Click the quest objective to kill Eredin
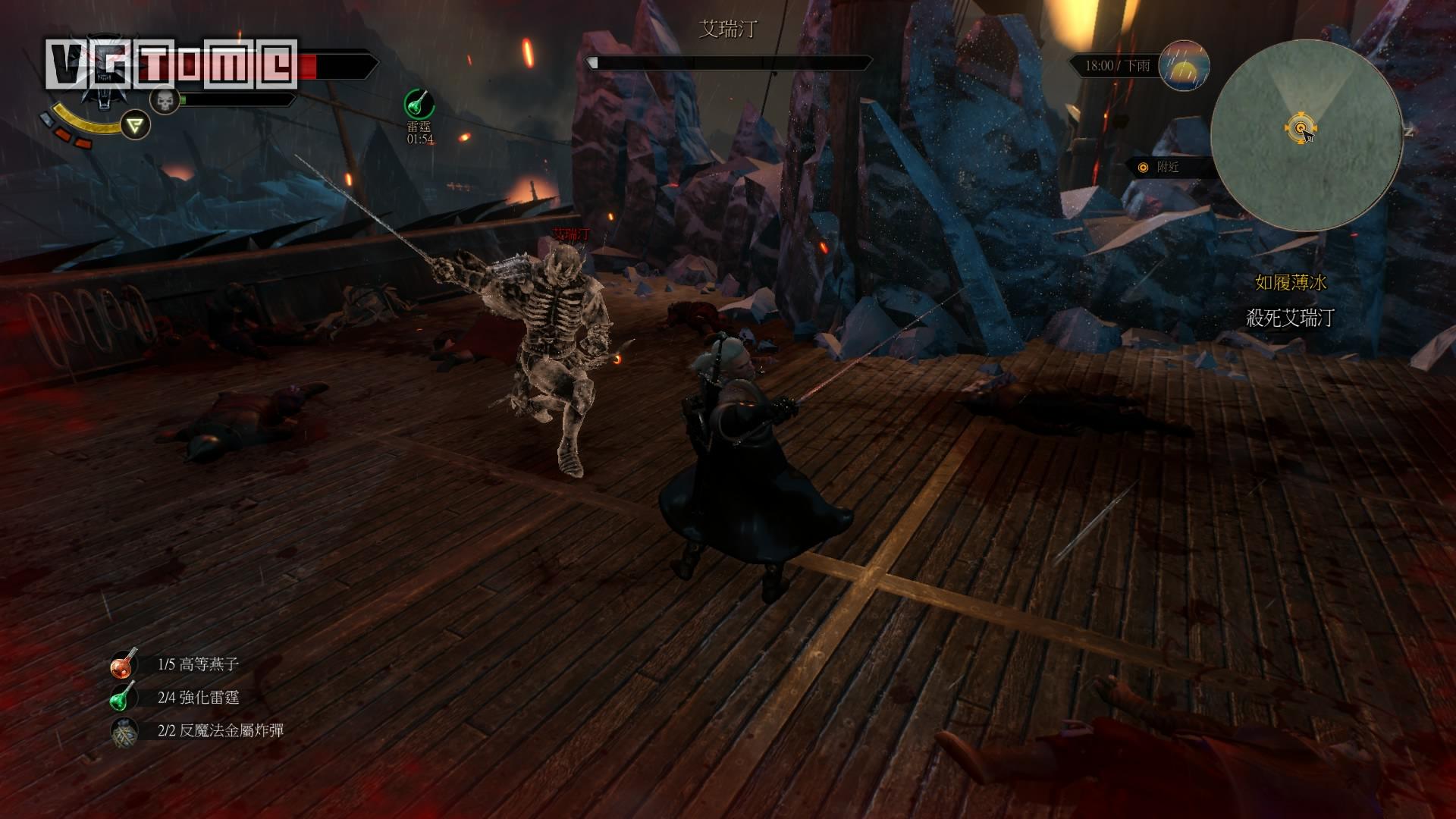The width and height of the screenshot is (1456, 819). [1290, 318]
